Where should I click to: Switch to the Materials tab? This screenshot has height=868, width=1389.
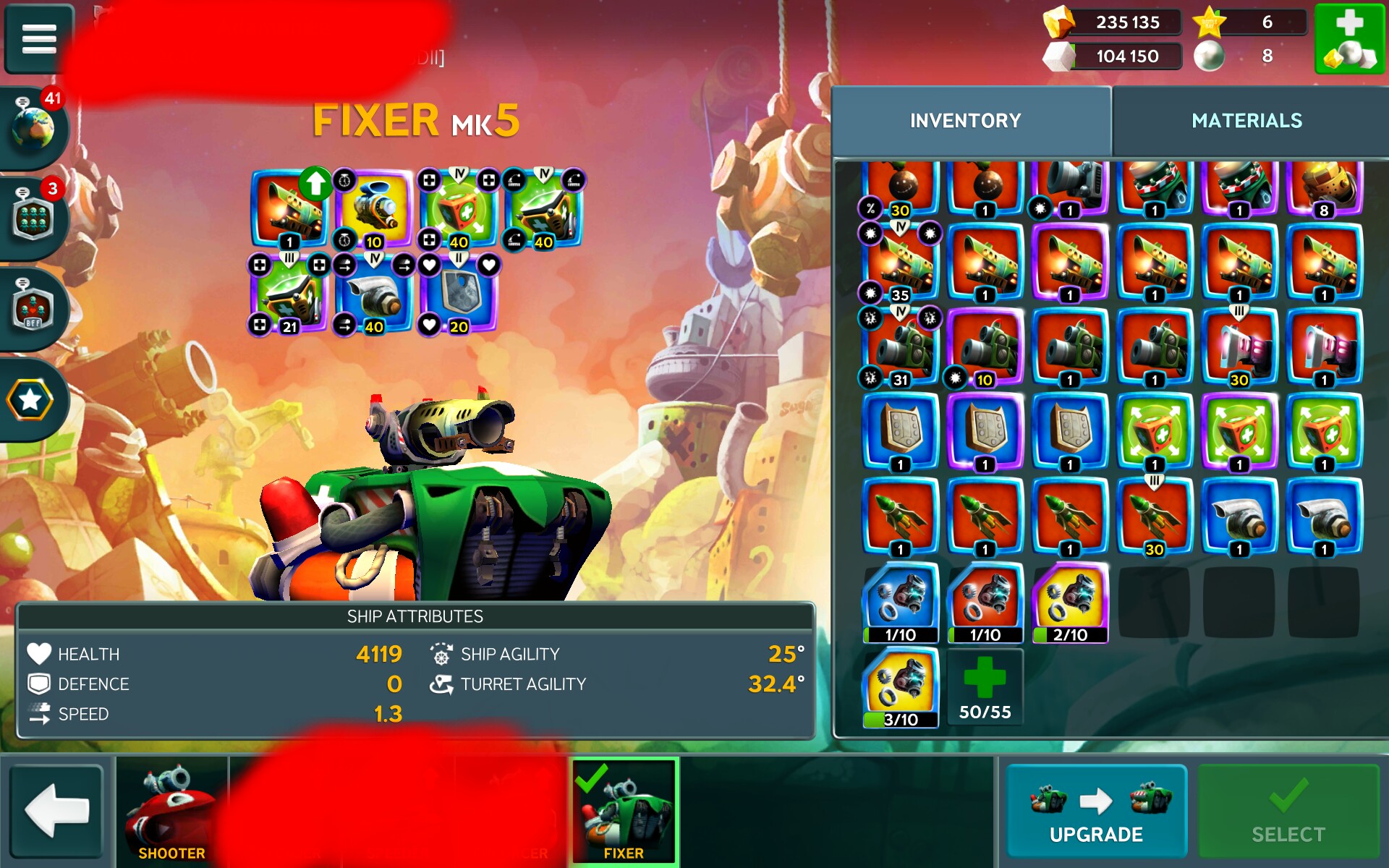click(x=1246, y=121)
